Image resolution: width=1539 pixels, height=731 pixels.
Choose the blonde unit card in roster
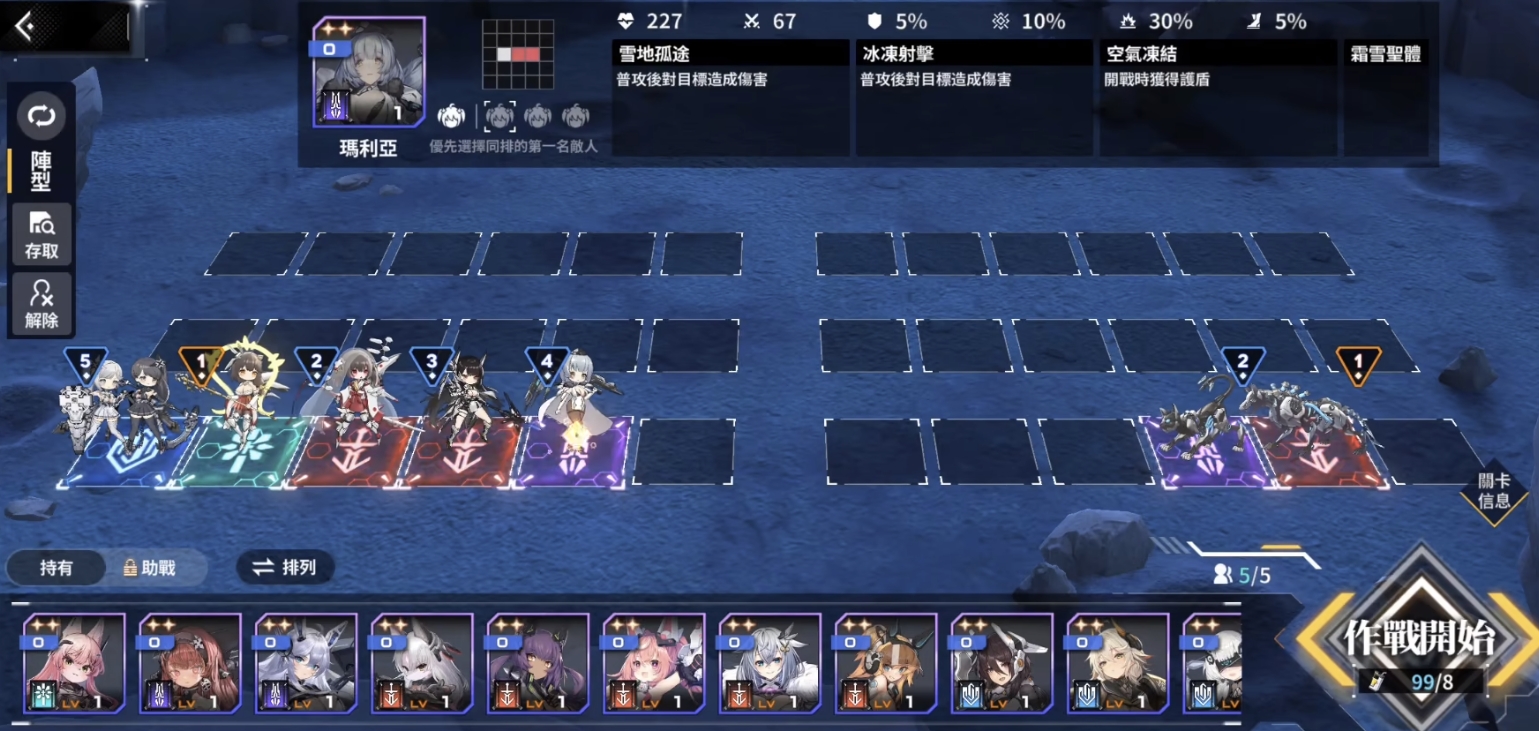[1118, 662]
